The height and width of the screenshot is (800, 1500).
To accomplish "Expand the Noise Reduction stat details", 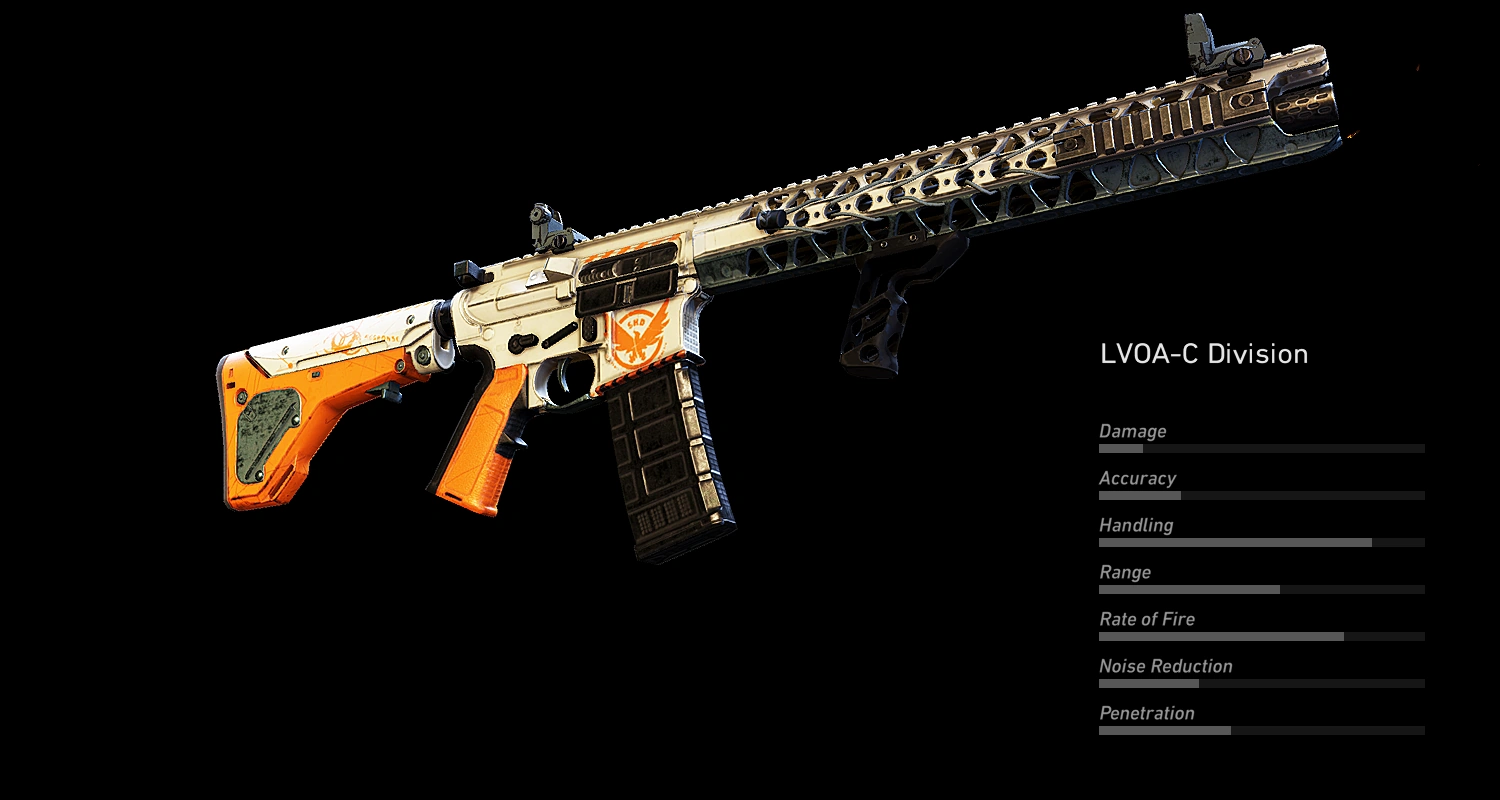I will tap(1164, 666).
